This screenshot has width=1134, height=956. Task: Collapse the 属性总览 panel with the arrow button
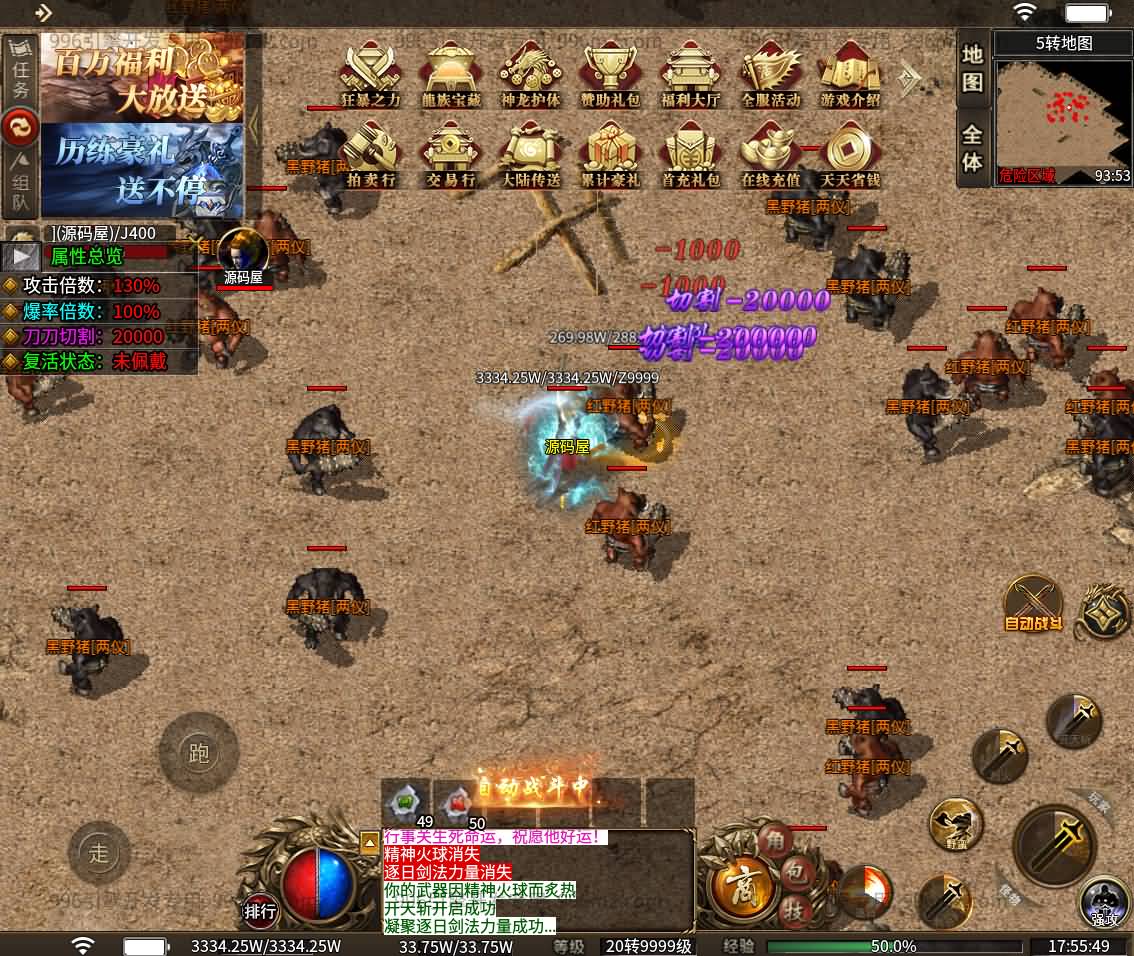pyautogui.click(x=23, y=256)
